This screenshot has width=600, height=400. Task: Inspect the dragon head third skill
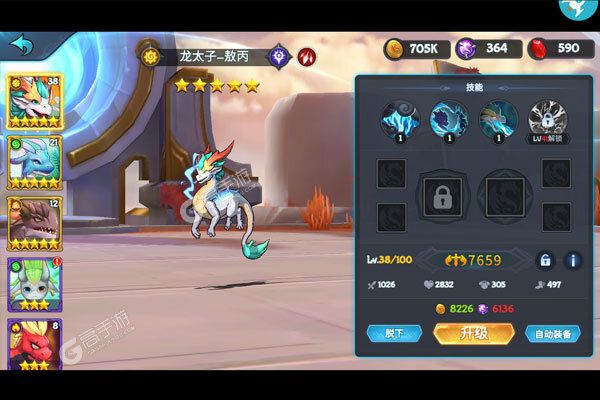click(x=498, y=118)
